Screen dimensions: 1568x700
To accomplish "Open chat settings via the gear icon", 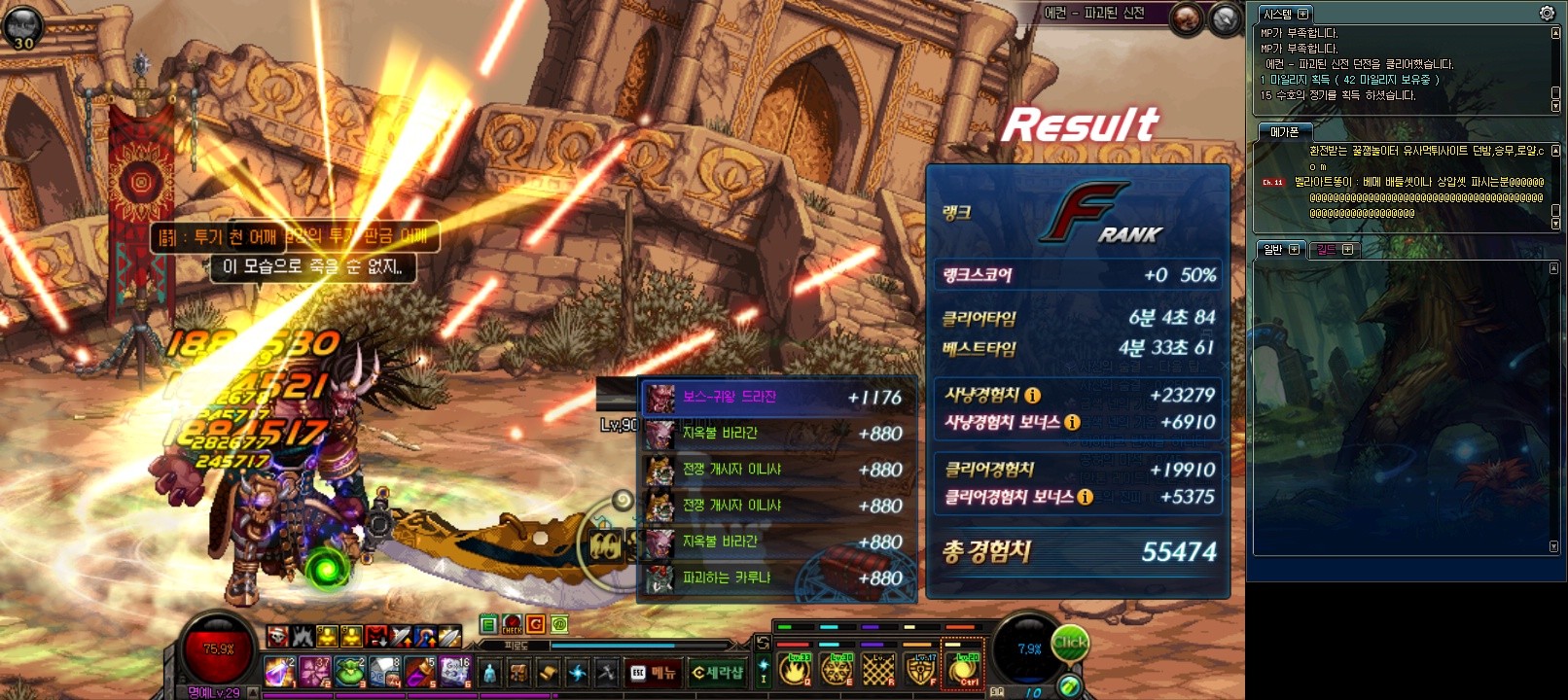I will 1547,13.
